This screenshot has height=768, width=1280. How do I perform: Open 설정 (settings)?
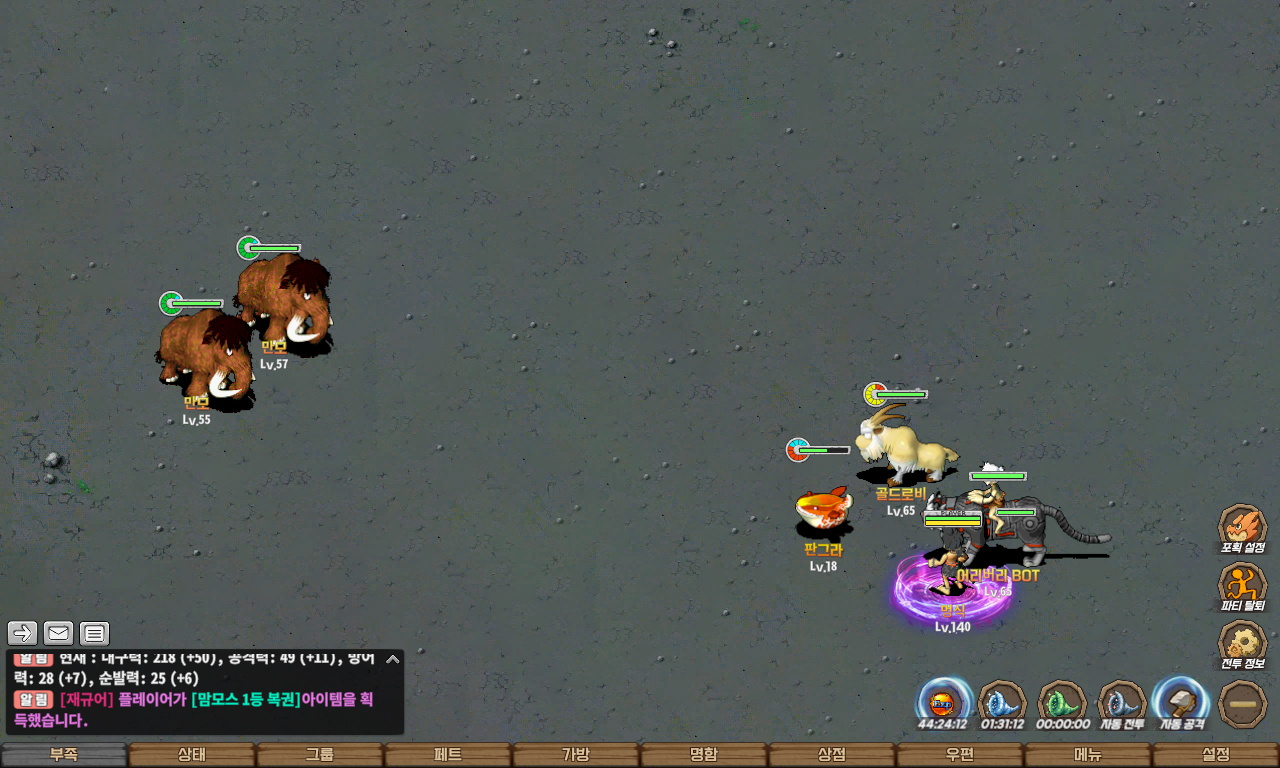1216,755
